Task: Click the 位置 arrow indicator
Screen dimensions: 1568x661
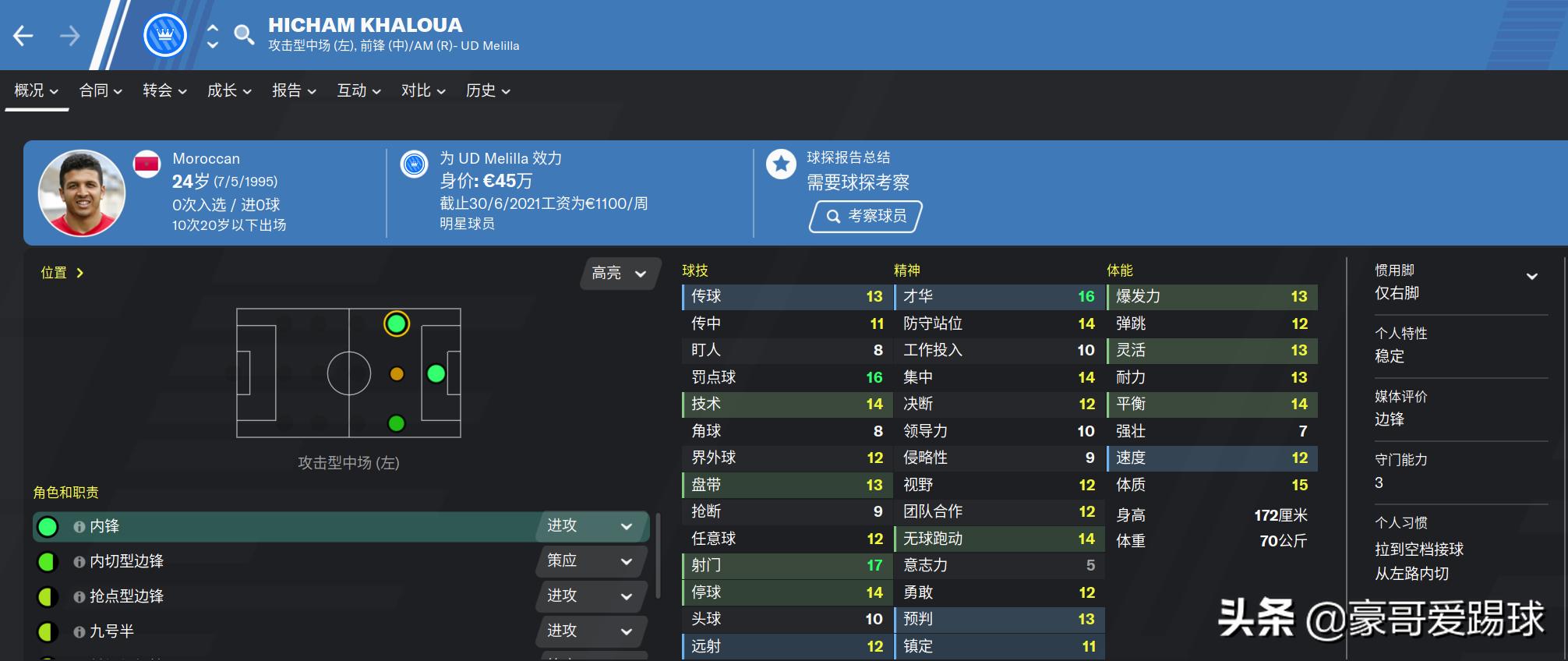Action: (x=81, y=273)
